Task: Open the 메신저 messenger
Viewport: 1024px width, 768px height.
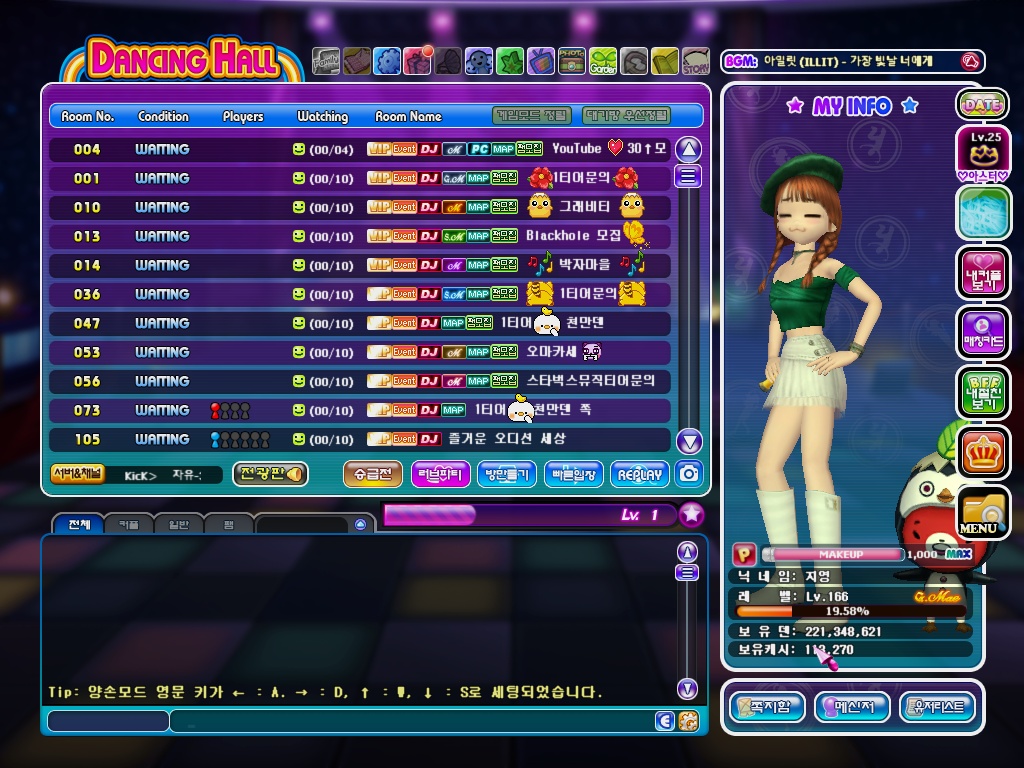Action: coord(852,707)
